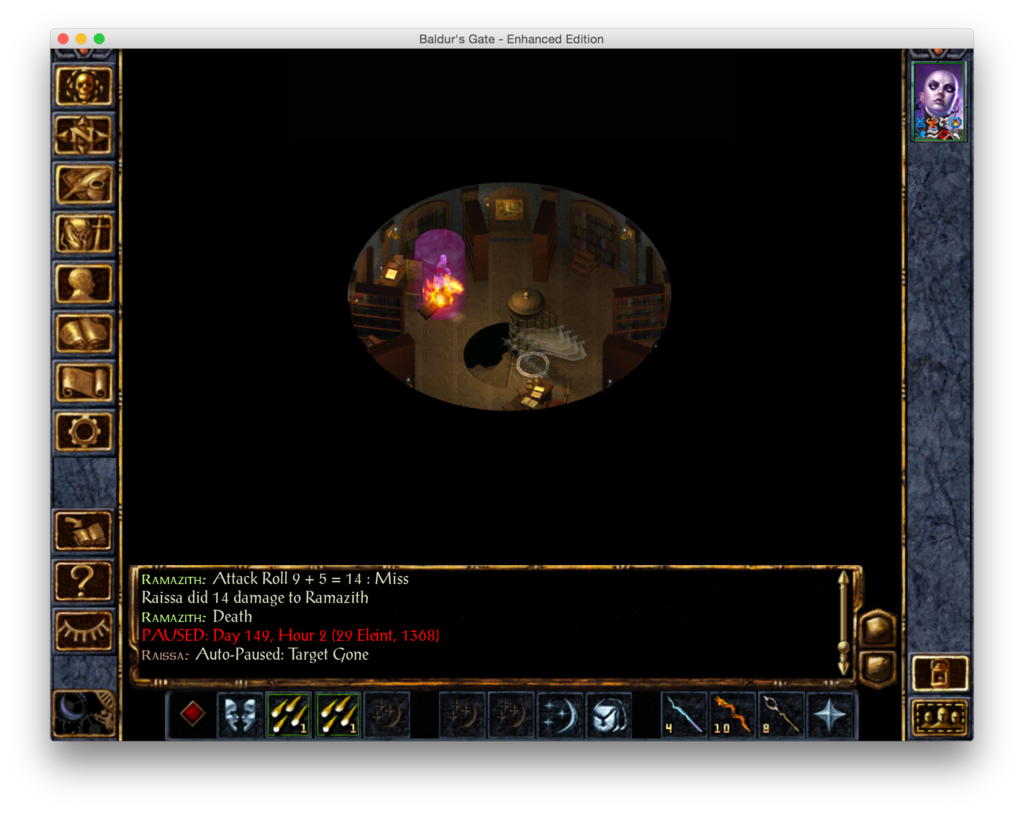
Task: Close the game window with the red button
Action: [x=63, y=39]
